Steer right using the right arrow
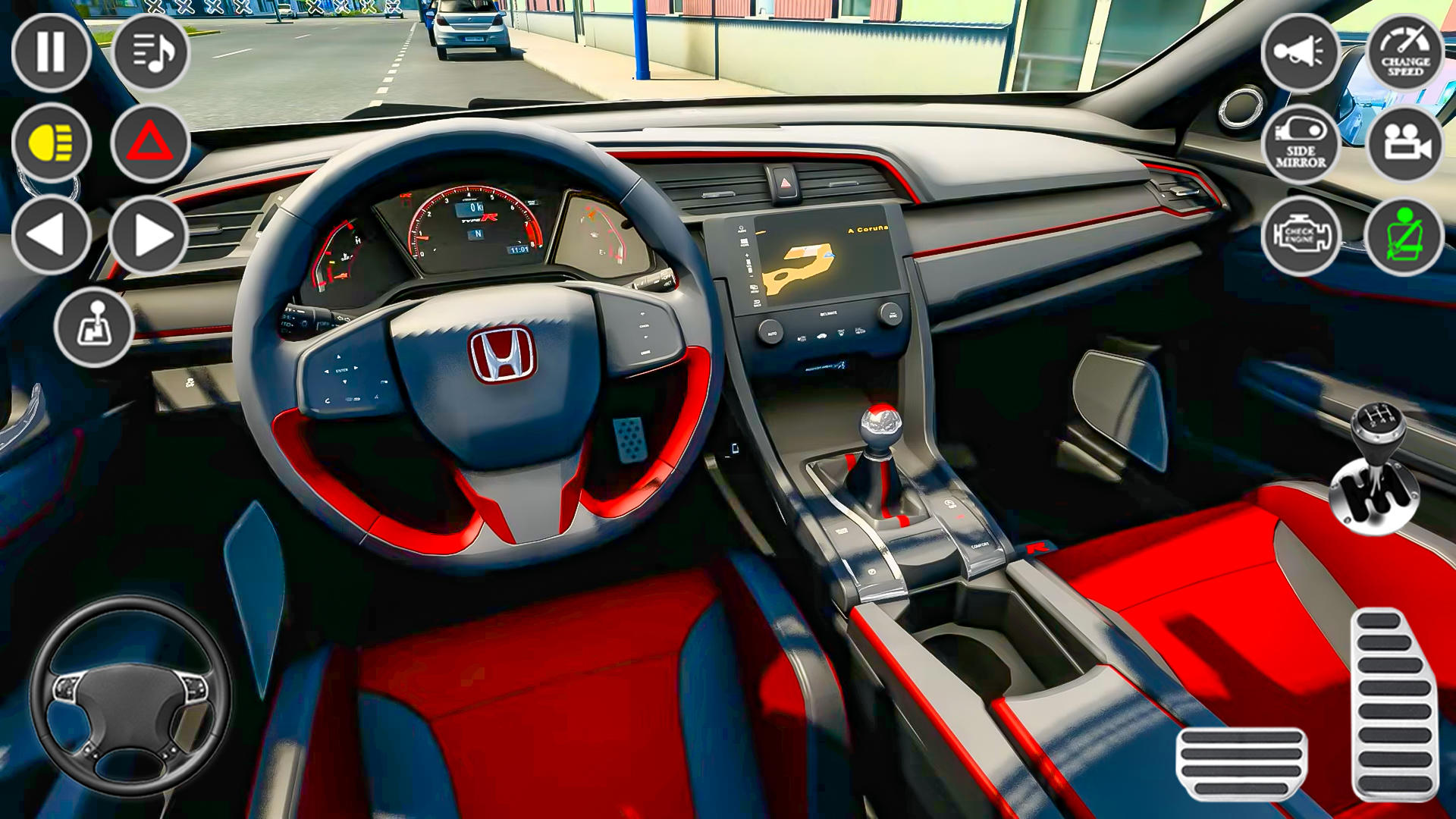The image size is (1456, 819). pyautogui.click(x=149, y=233)
